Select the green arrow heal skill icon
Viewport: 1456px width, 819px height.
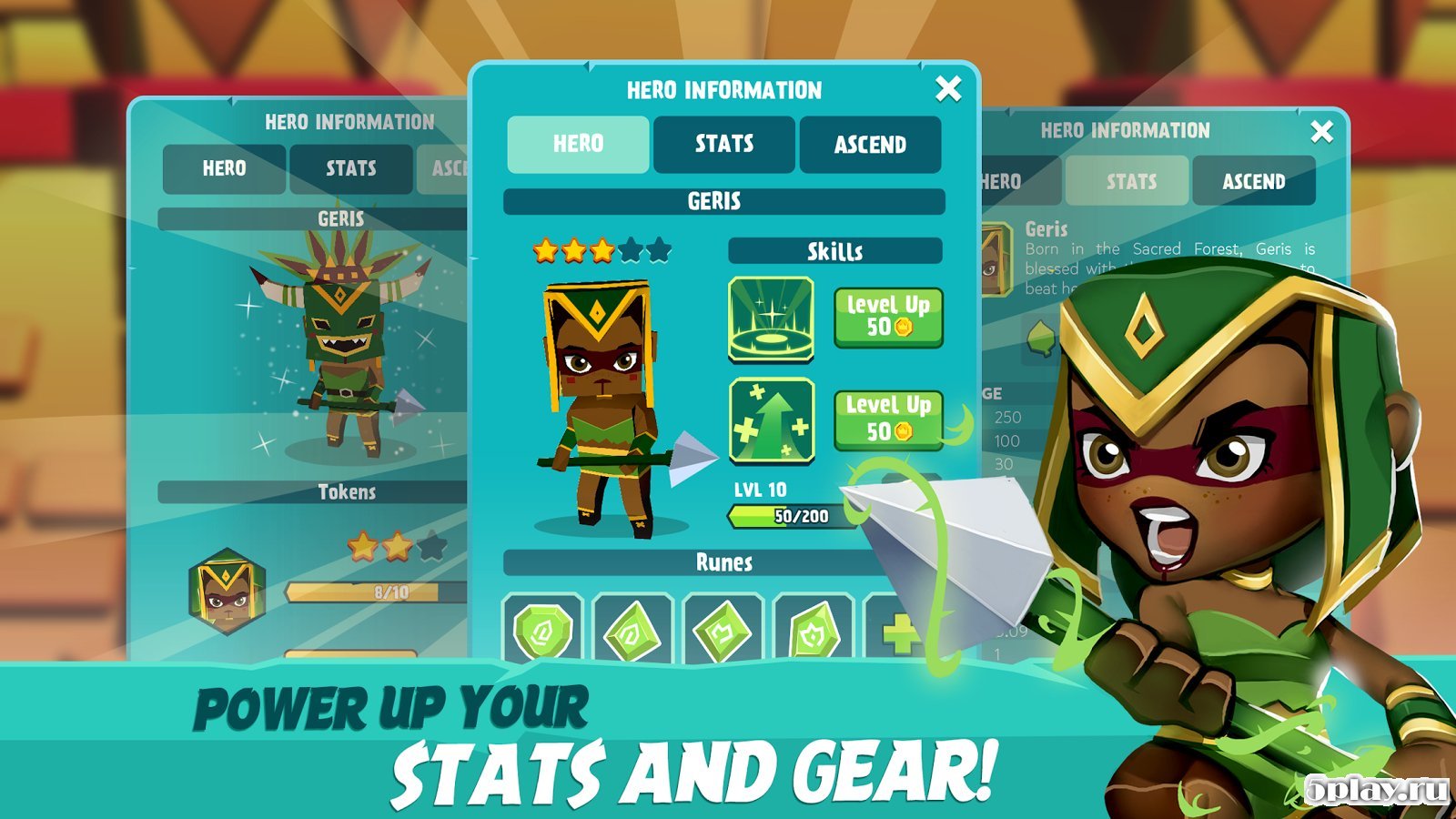[x=772, y=420]
